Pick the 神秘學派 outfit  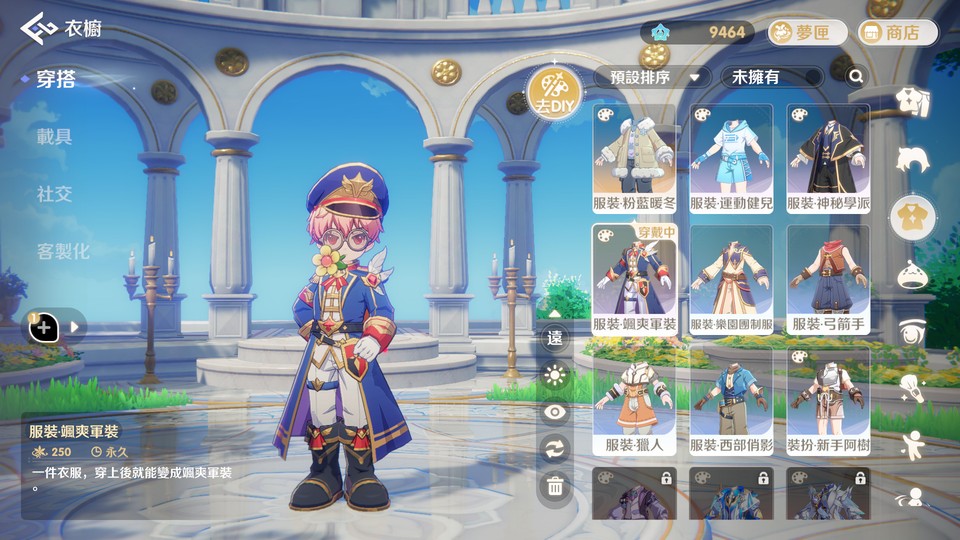(x=828, y=159)
